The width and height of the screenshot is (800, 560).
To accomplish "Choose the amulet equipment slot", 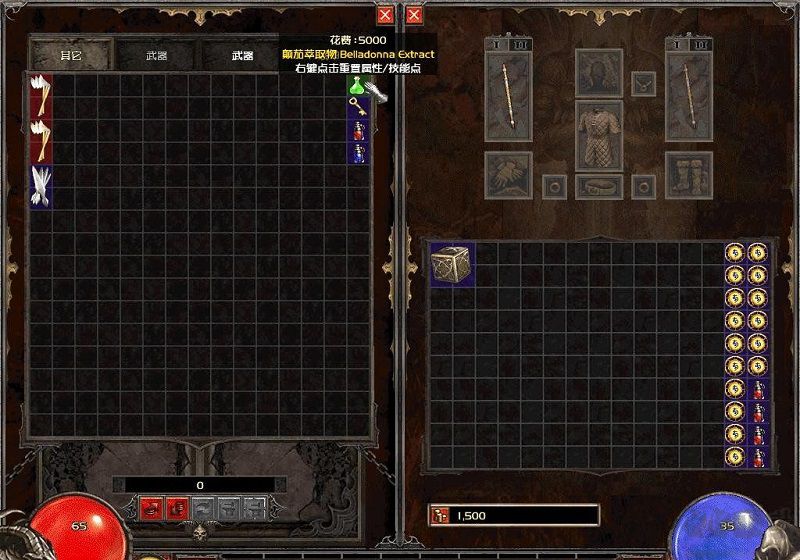I will click(643, 84).
